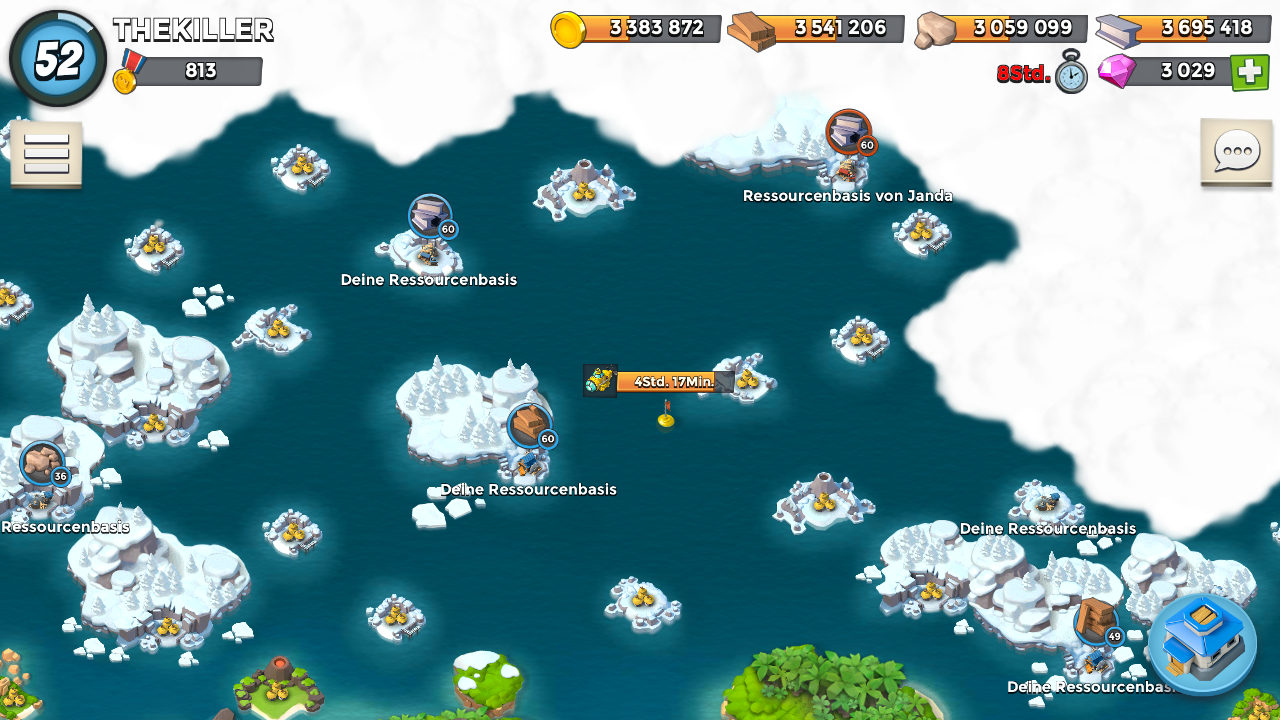Viewport: 1280px width, 720px height.
Task: Open the chat speech bubble
Action: pos(1236,152)
